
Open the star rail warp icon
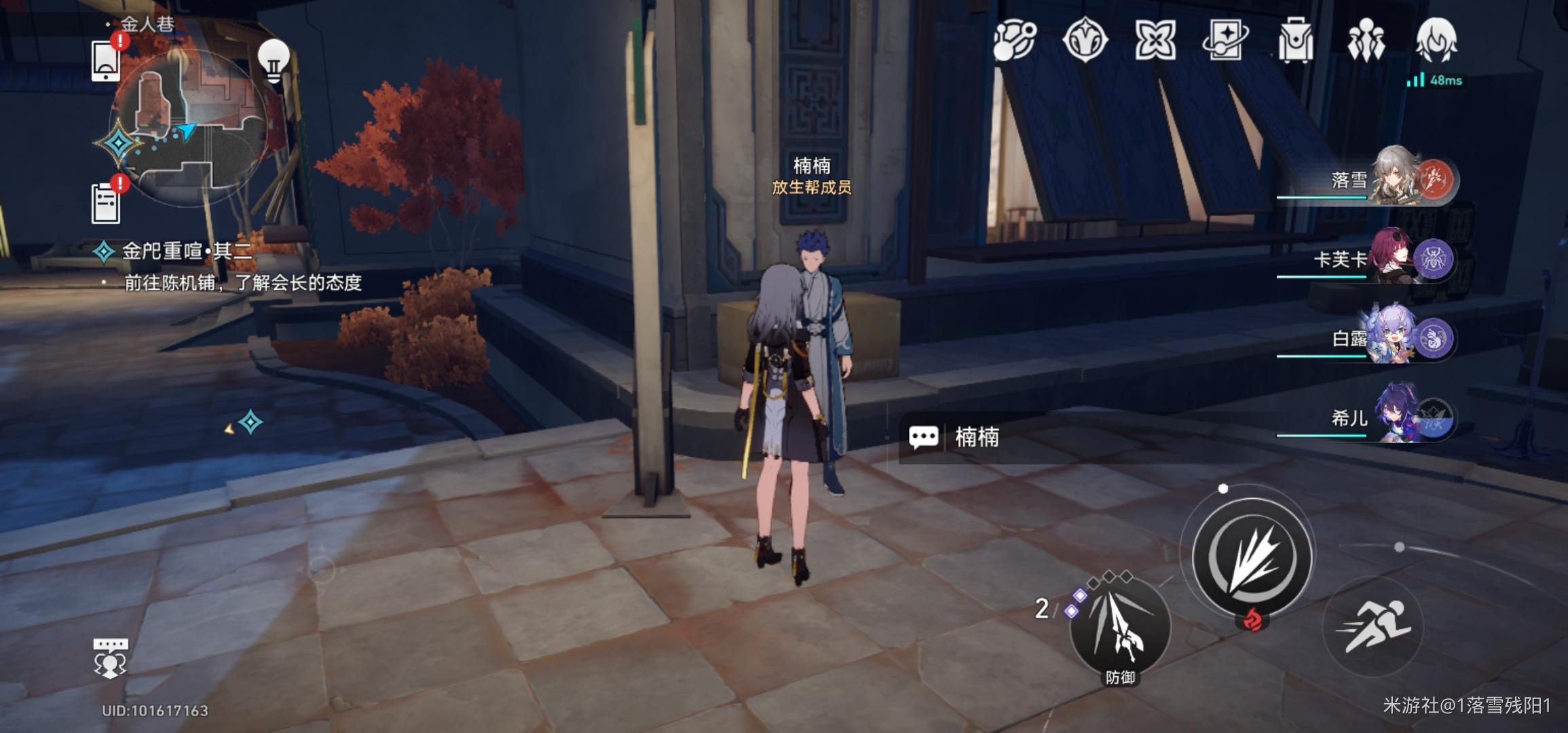click(1225, 41)
